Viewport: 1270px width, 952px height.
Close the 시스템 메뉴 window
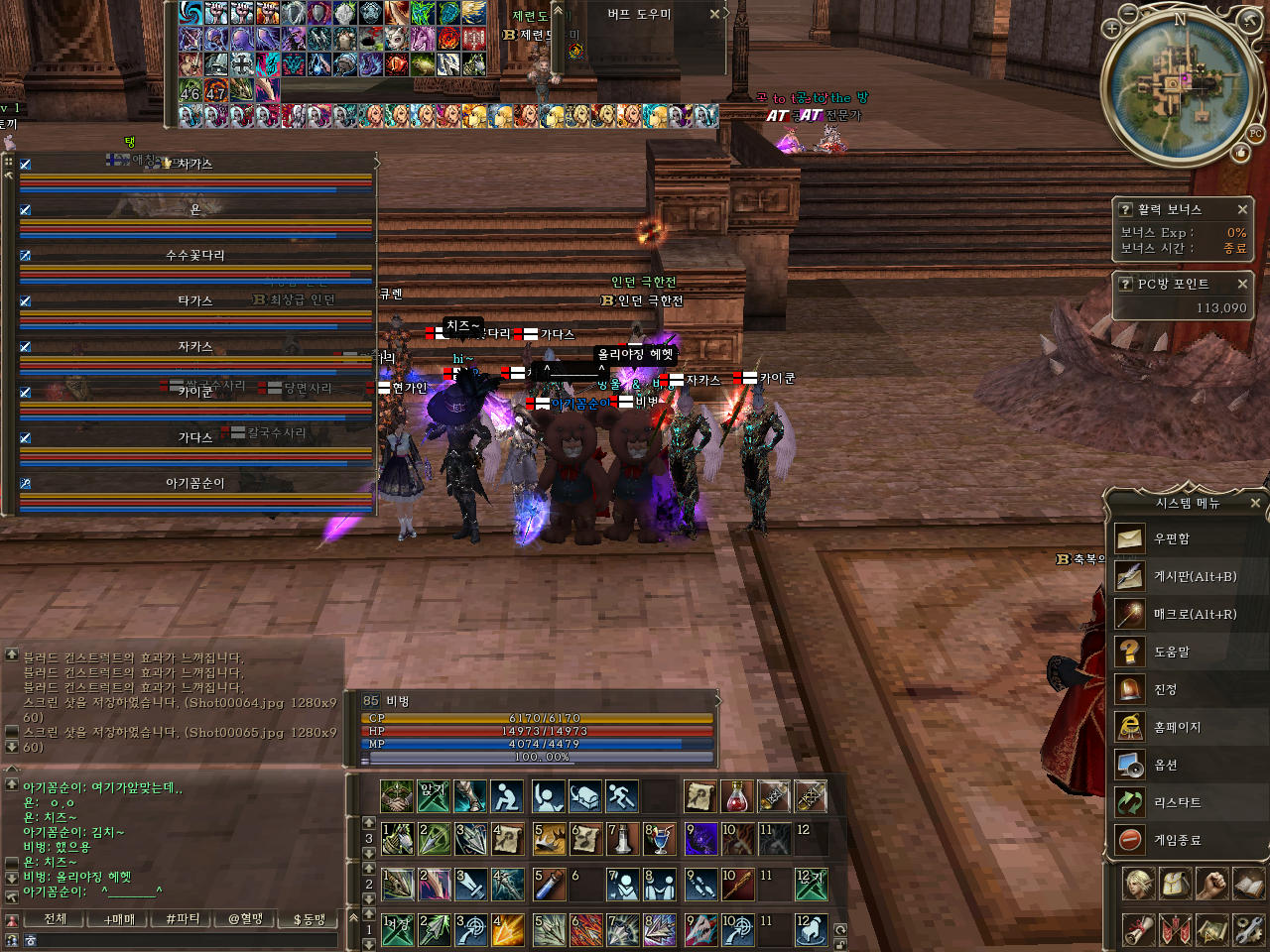pos(1255,503)
